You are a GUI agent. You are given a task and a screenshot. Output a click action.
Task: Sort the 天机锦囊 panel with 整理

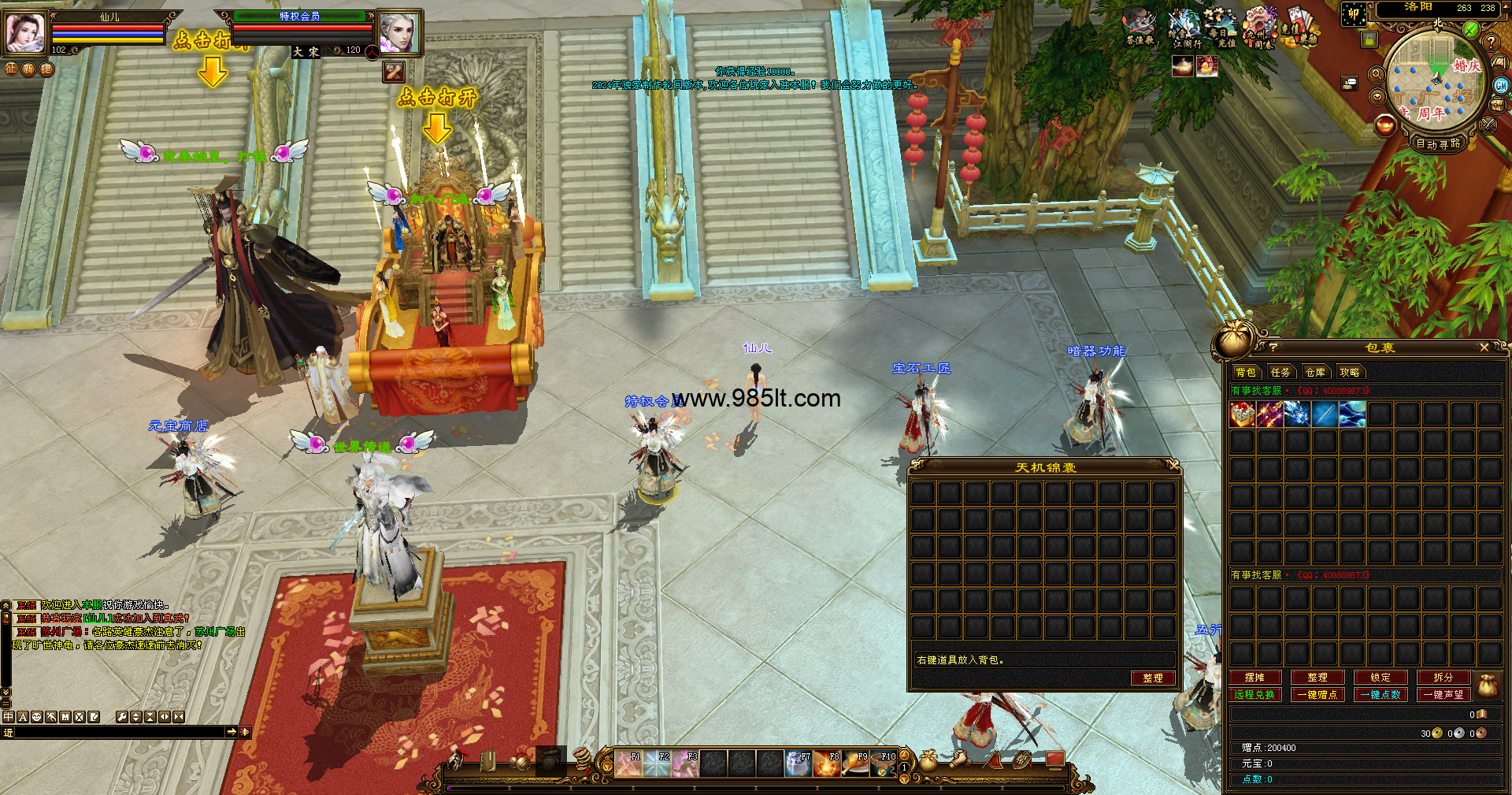point(1152,678)
